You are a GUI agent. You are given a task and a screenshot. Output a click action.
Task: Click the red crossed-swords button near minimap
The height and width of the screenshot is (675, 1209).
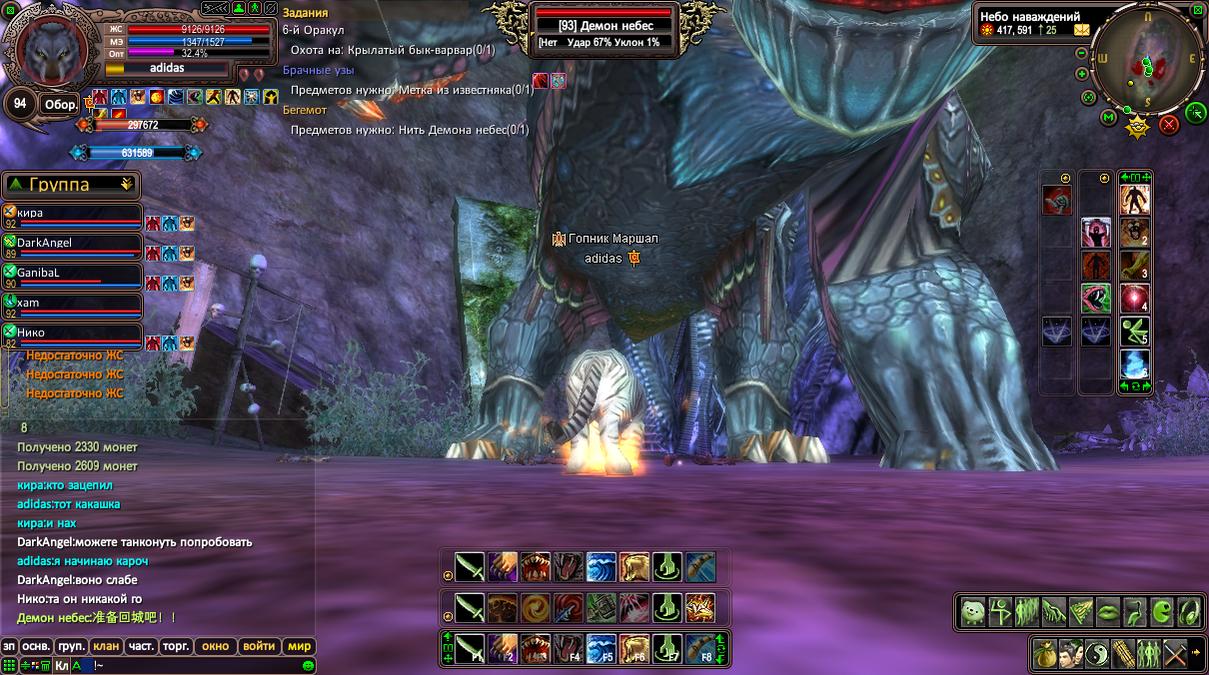pos(1168,125)
